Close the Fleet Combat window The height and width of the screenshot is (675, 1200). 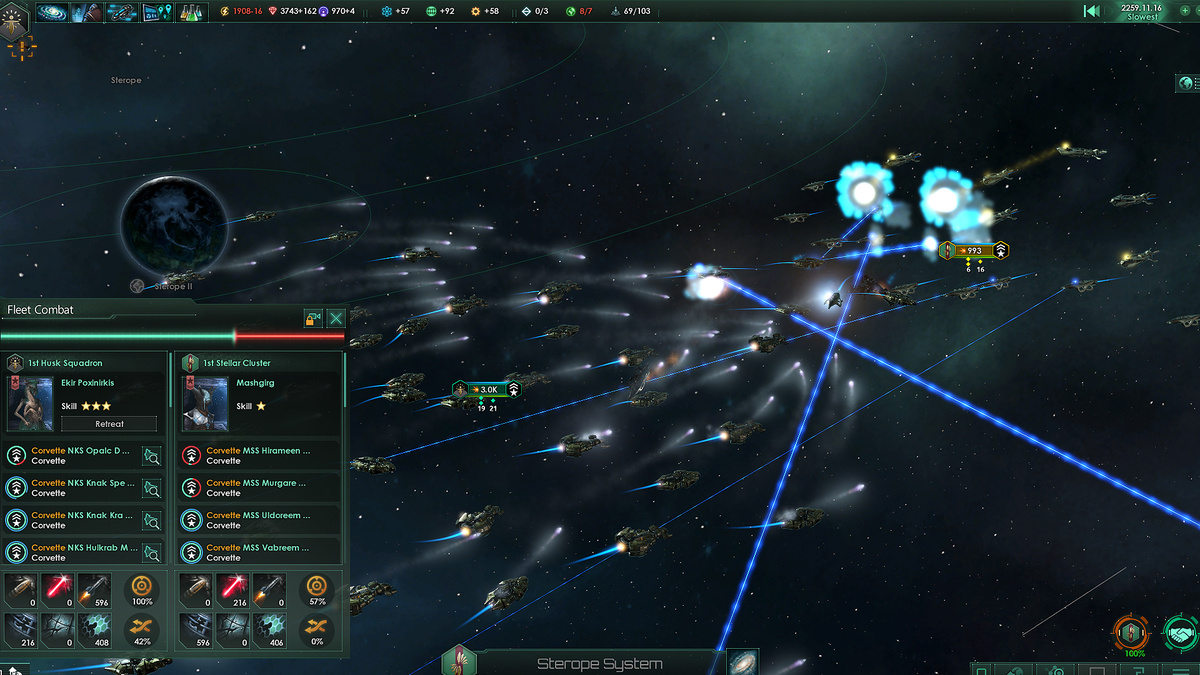(x=336, y=318)
